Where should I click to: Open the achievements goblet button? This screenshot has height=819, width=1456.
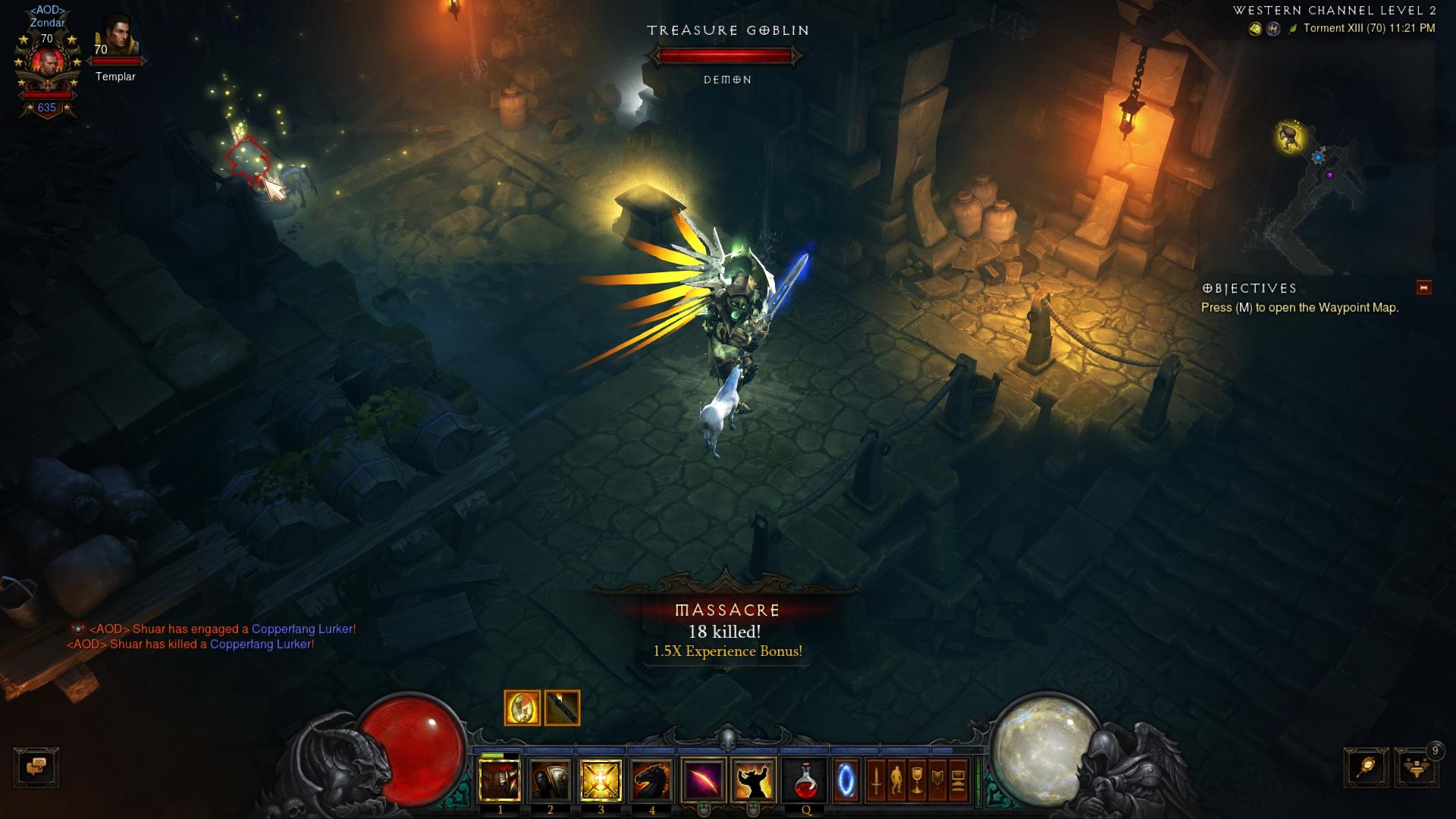pos(917,781)
